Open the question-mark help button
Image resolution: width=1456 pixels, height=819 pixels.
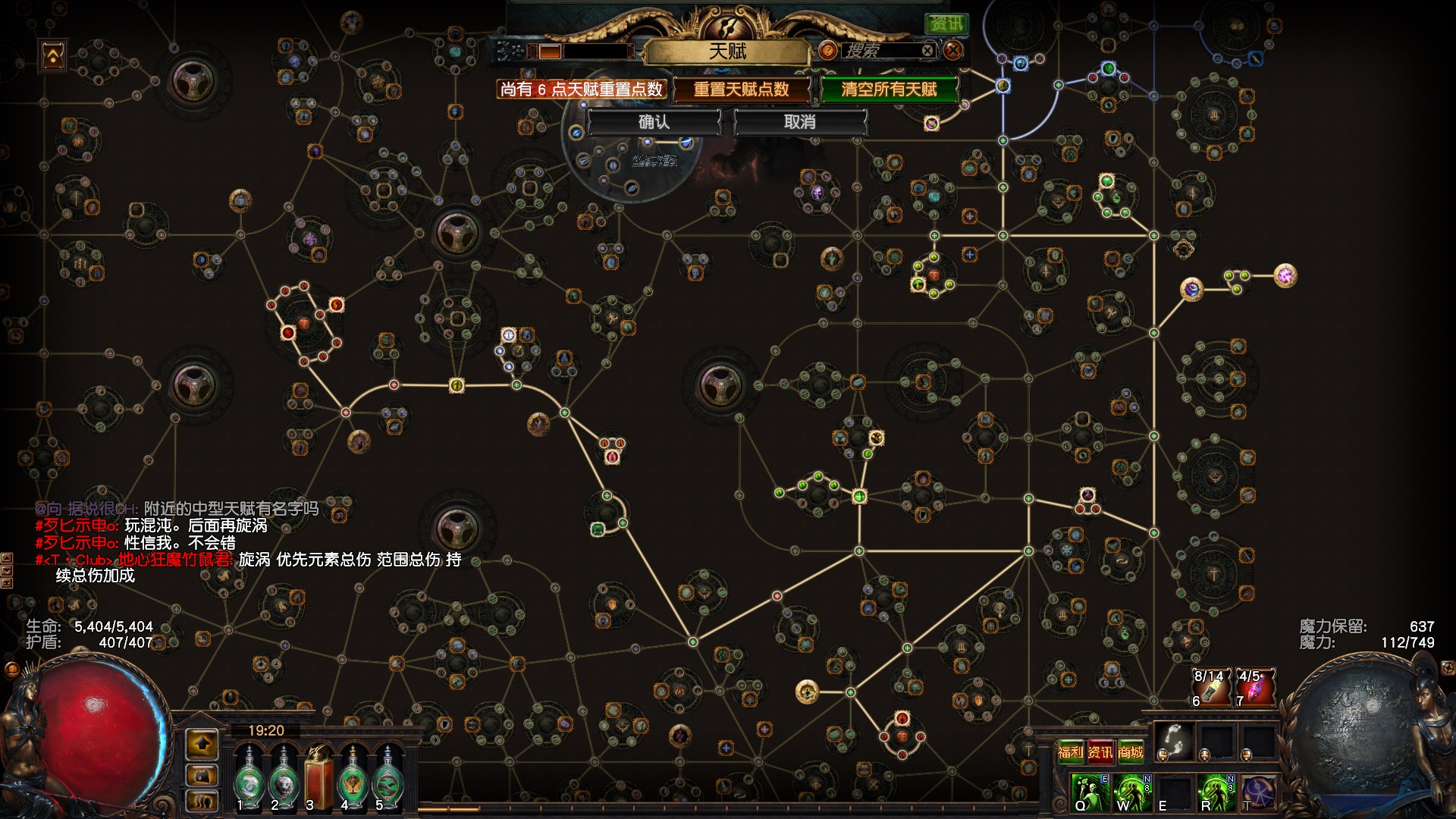click(x=828, y=51)
